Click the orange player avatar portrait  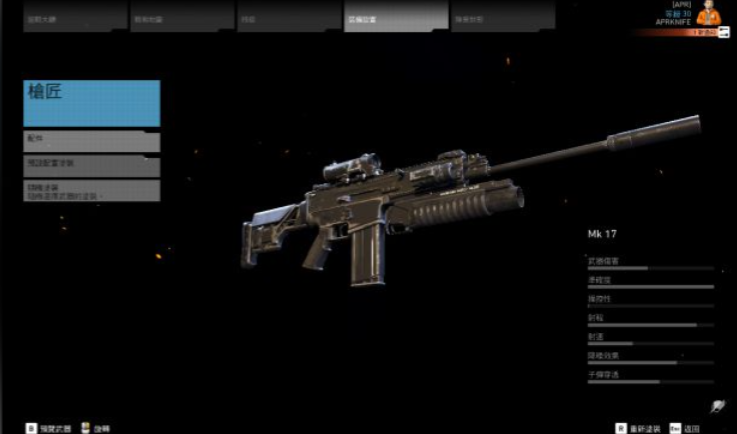(x=708, y=13)
